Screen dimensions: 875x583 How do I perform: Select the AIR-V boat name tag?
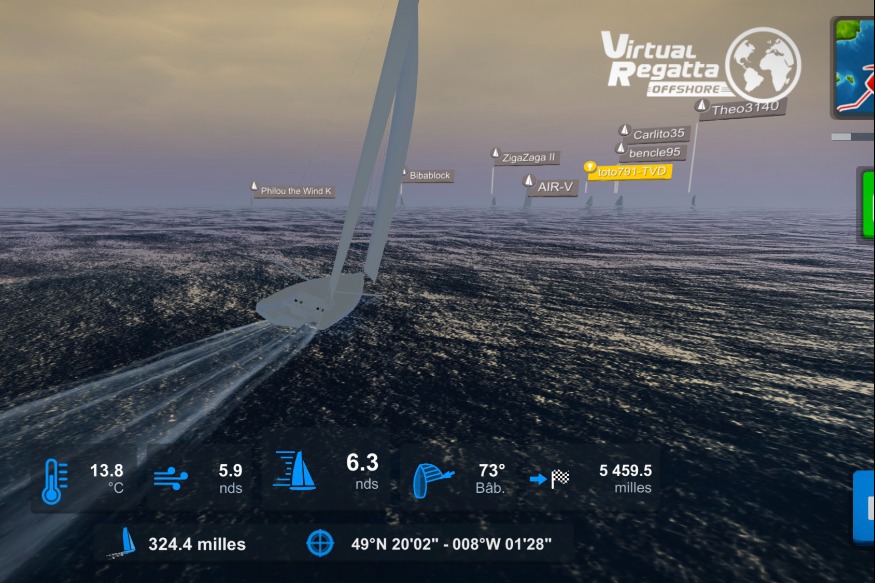(x=554, y=186)
